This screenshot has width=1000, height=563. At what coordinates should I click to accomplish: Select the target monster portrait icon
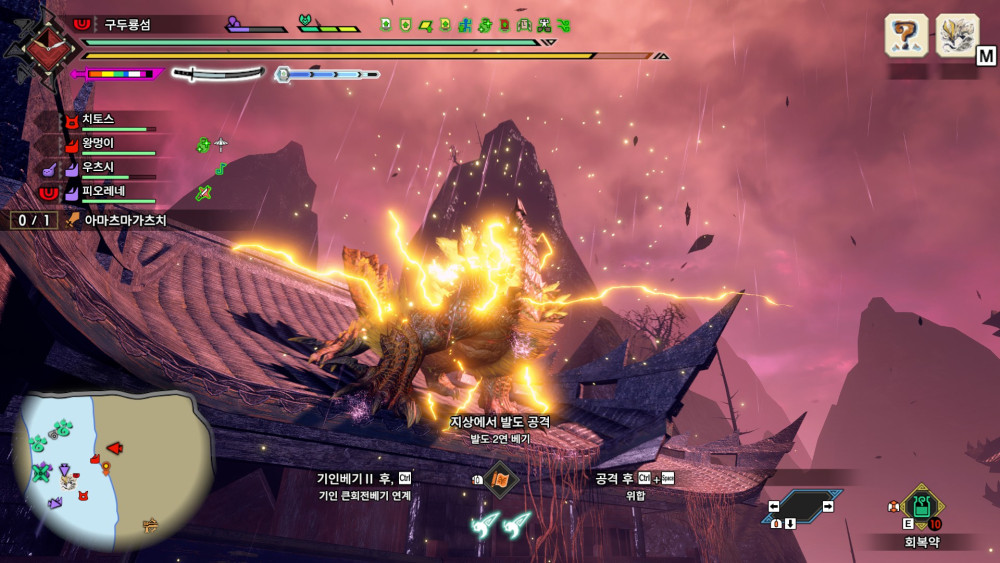click(956, 36)
